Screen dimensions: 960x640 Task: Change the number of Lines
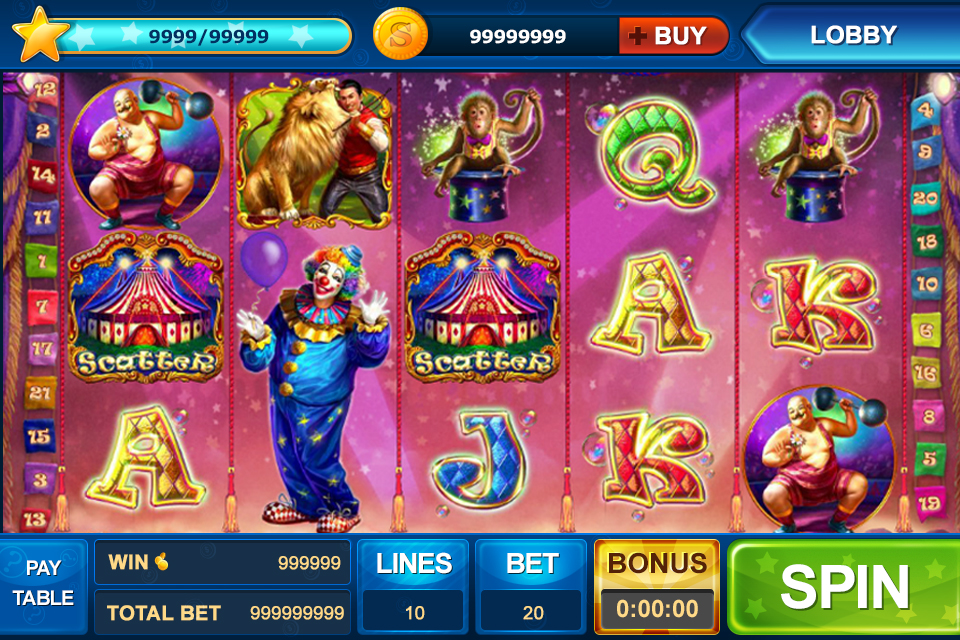(x=414, y=588)
